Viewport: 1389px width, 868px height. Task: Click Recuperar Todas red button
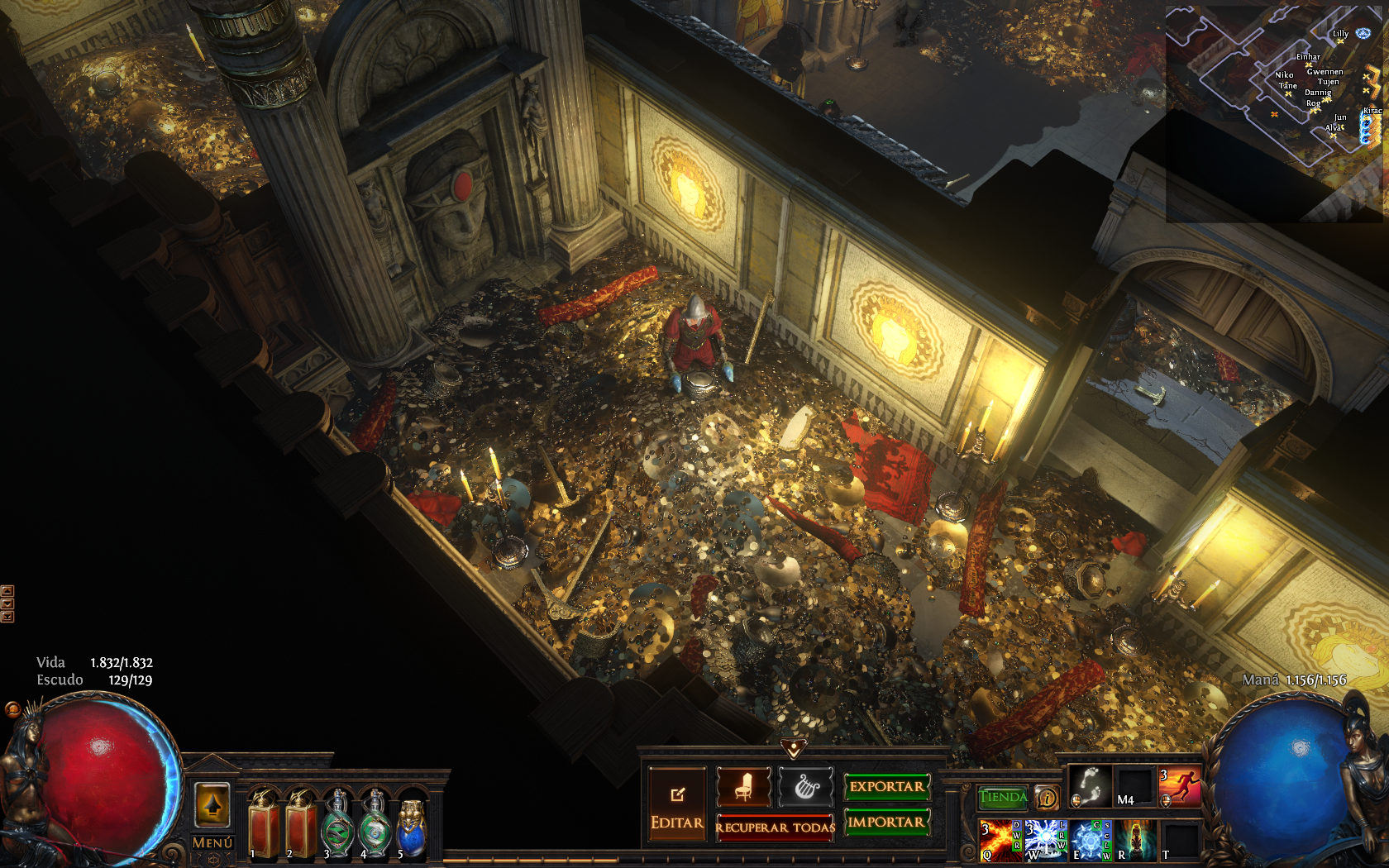click(775, 827)
